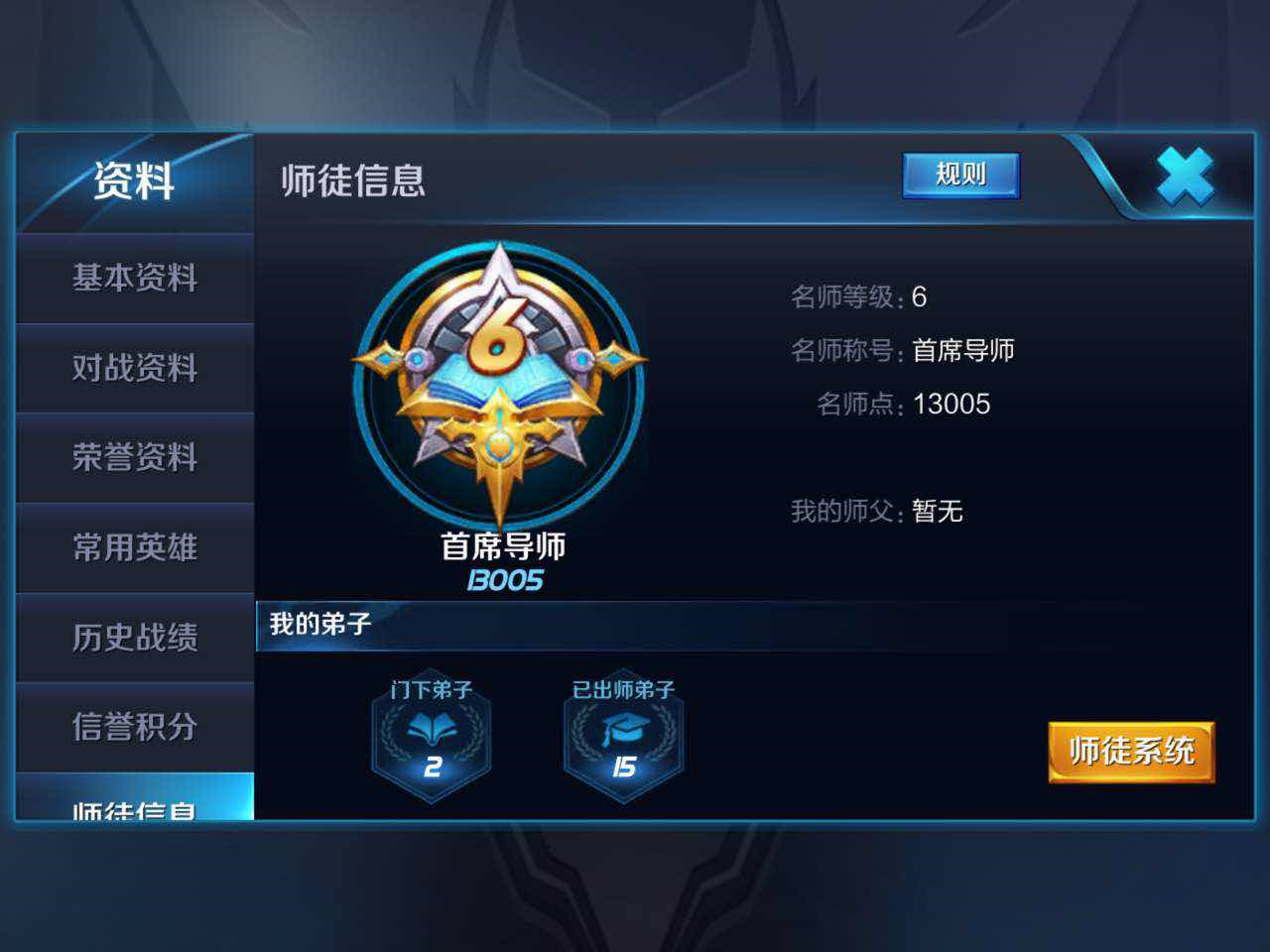This screenshot has height=952, width=1270.
Task: Switch to the 基本资料 tab
Action: 134,279
